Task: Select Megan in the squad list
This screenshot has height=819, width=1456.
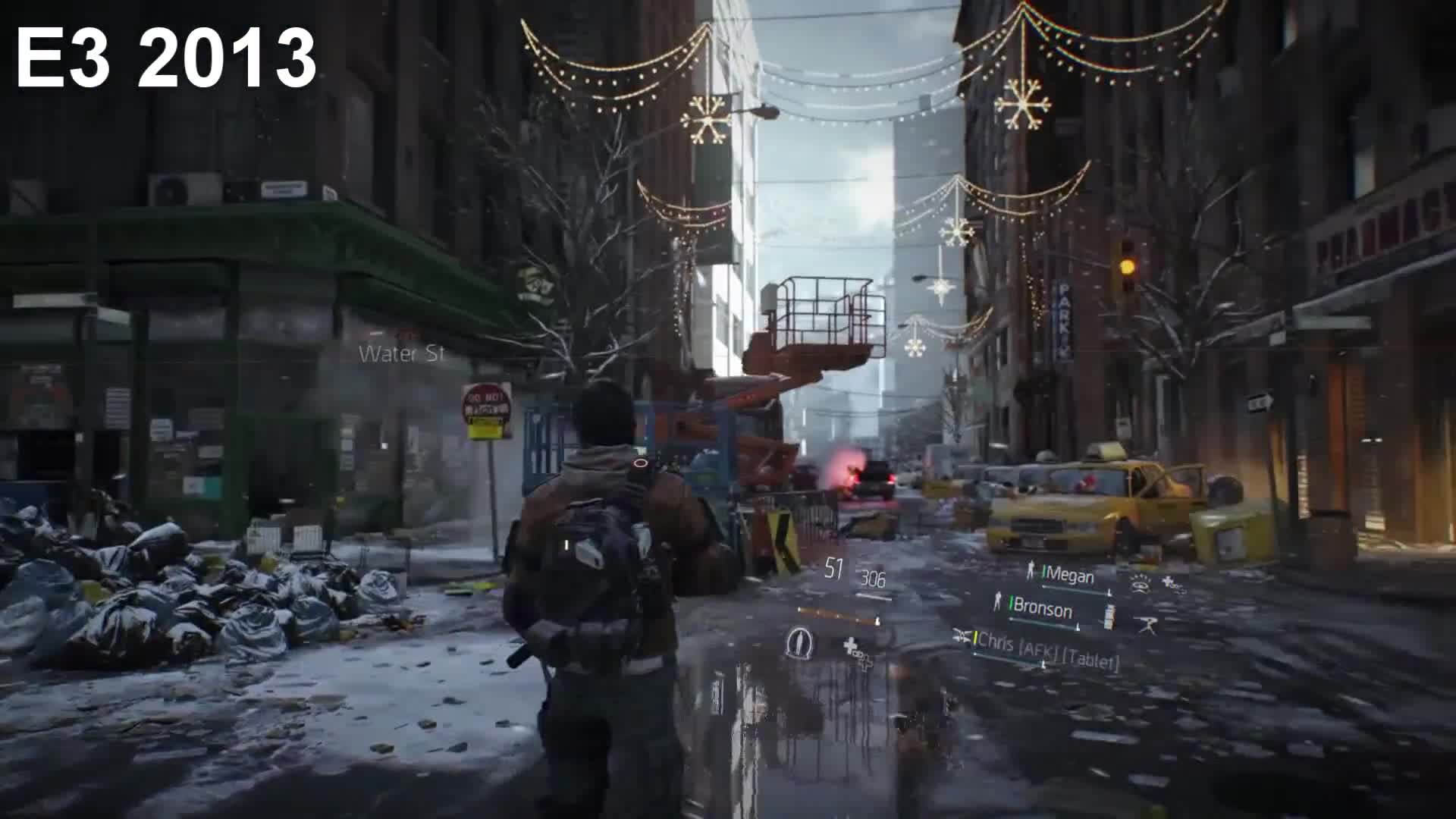Action: pos(1068,576)
